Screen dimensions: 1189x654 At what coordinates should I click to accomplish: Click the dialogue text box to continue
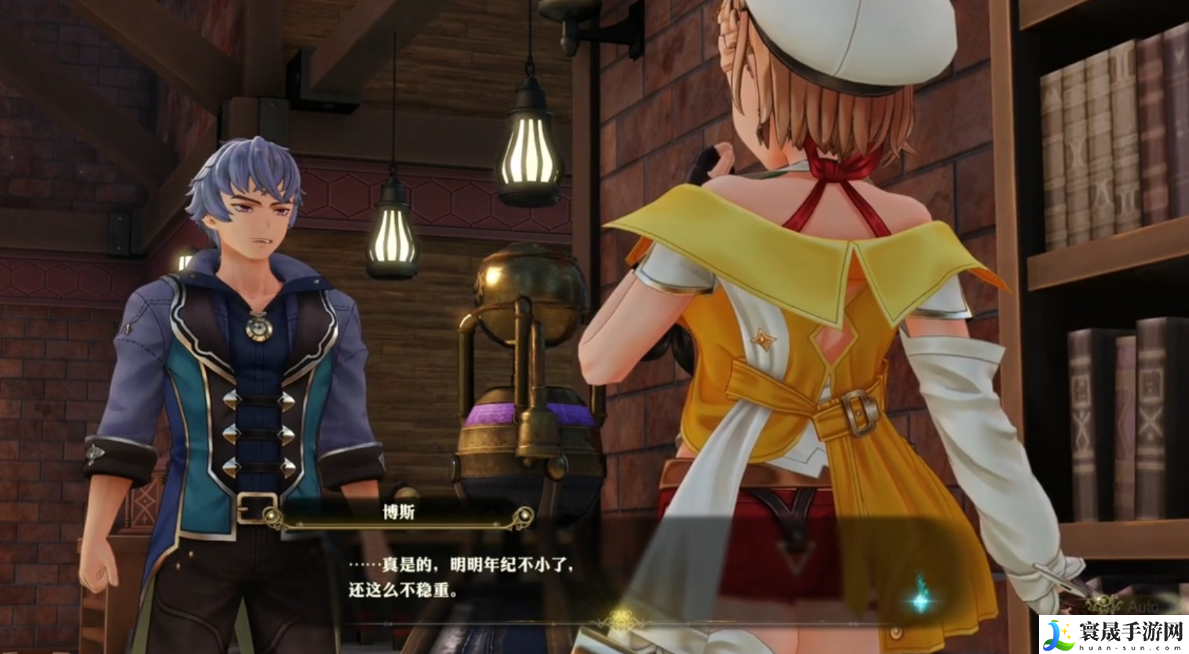click(x=600, y=577)
